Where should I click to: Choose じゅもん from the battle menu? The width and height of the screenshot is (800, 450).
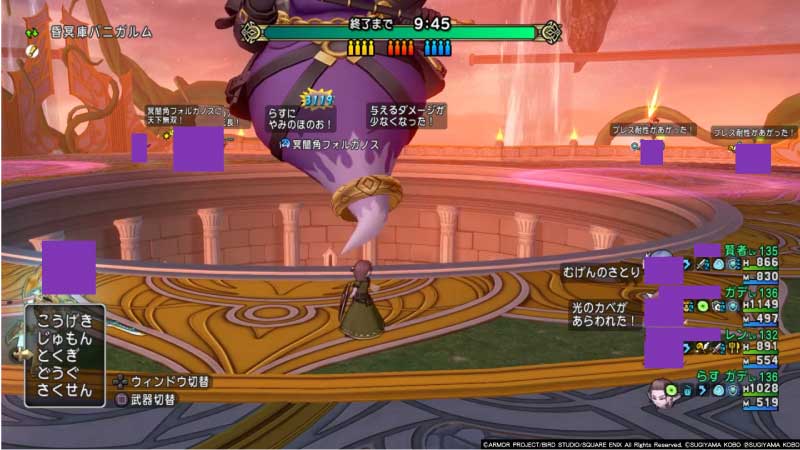point(65,338)
